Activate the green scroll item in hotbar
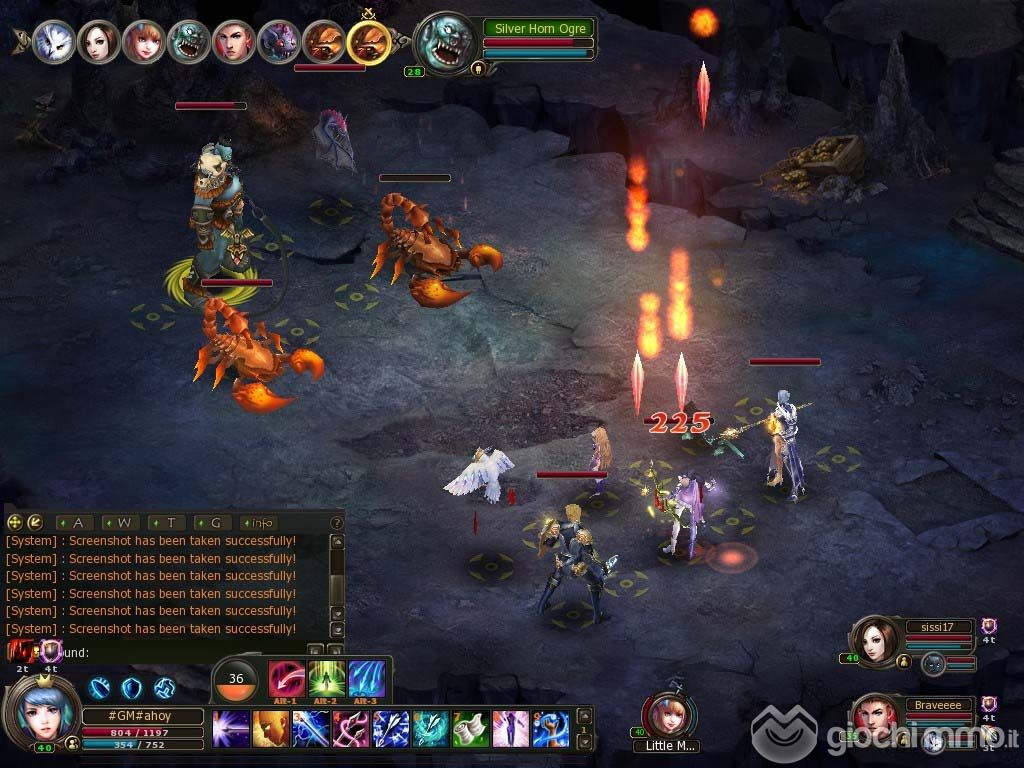Viewport: 1024px width, 768px height. [470, 729]
